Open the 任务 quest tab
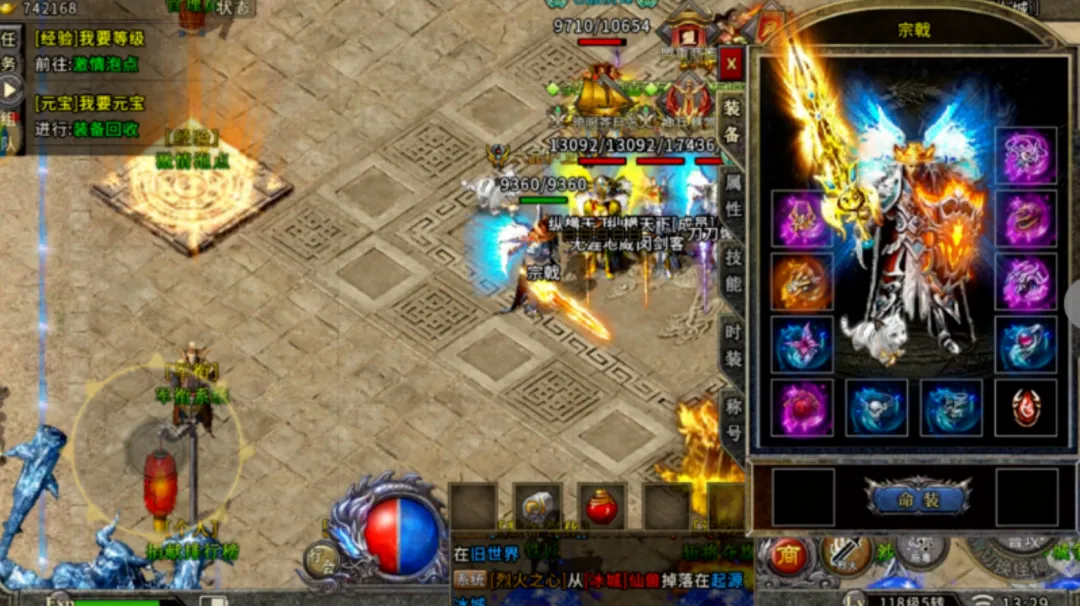1080x606 pixels. pos(9,50)
